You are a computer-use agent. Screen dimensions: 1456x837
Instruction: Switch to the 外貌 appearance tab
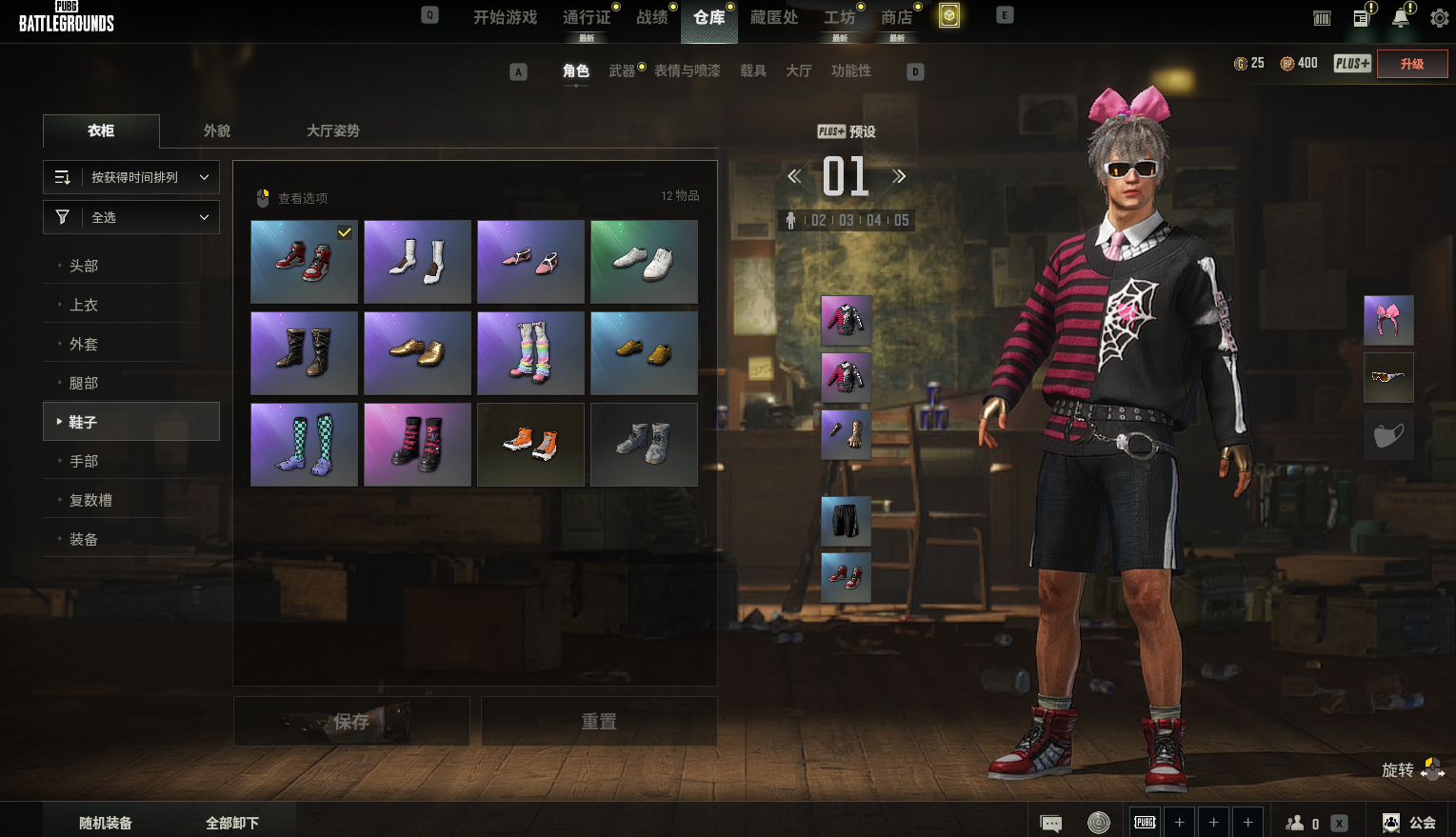[x=217, y=130]
